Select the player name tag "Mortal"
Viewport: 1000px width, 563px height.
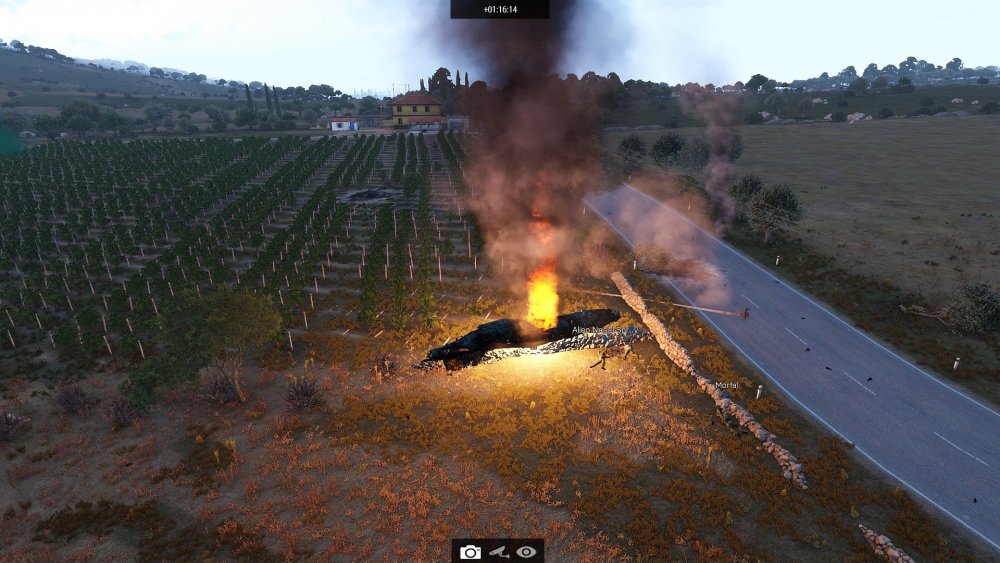(726, 385)
